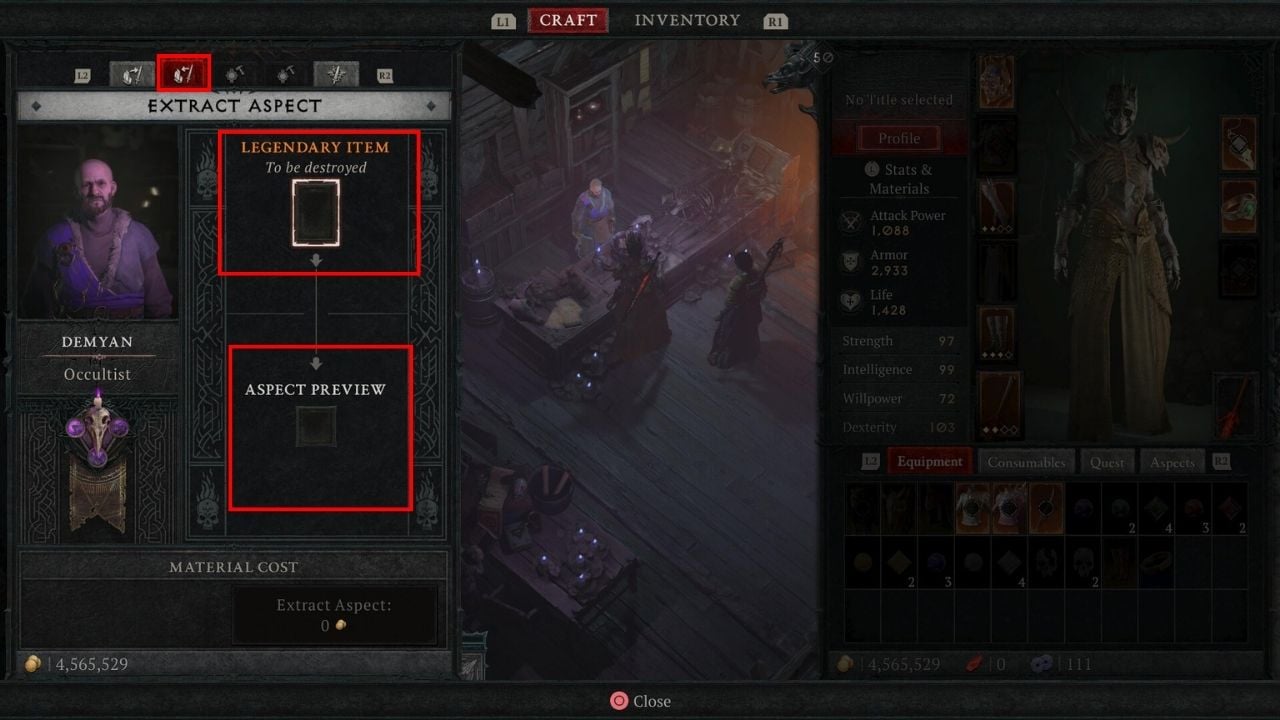The height and width of the screenshot is (720, 1280).
Task: Toggle the L2 tab shortcut on crafting menu
Action: pos(84,73)
